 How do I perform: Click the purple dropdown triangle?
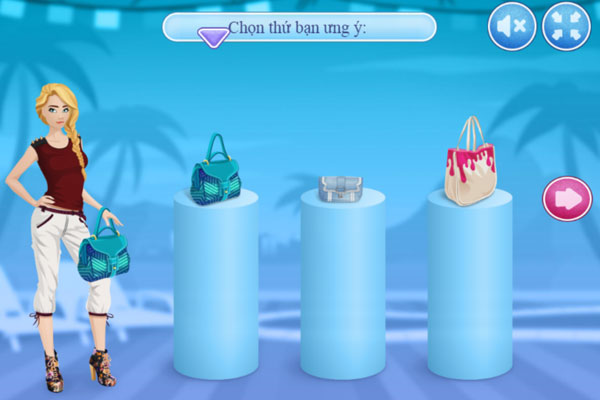[213, 37]
